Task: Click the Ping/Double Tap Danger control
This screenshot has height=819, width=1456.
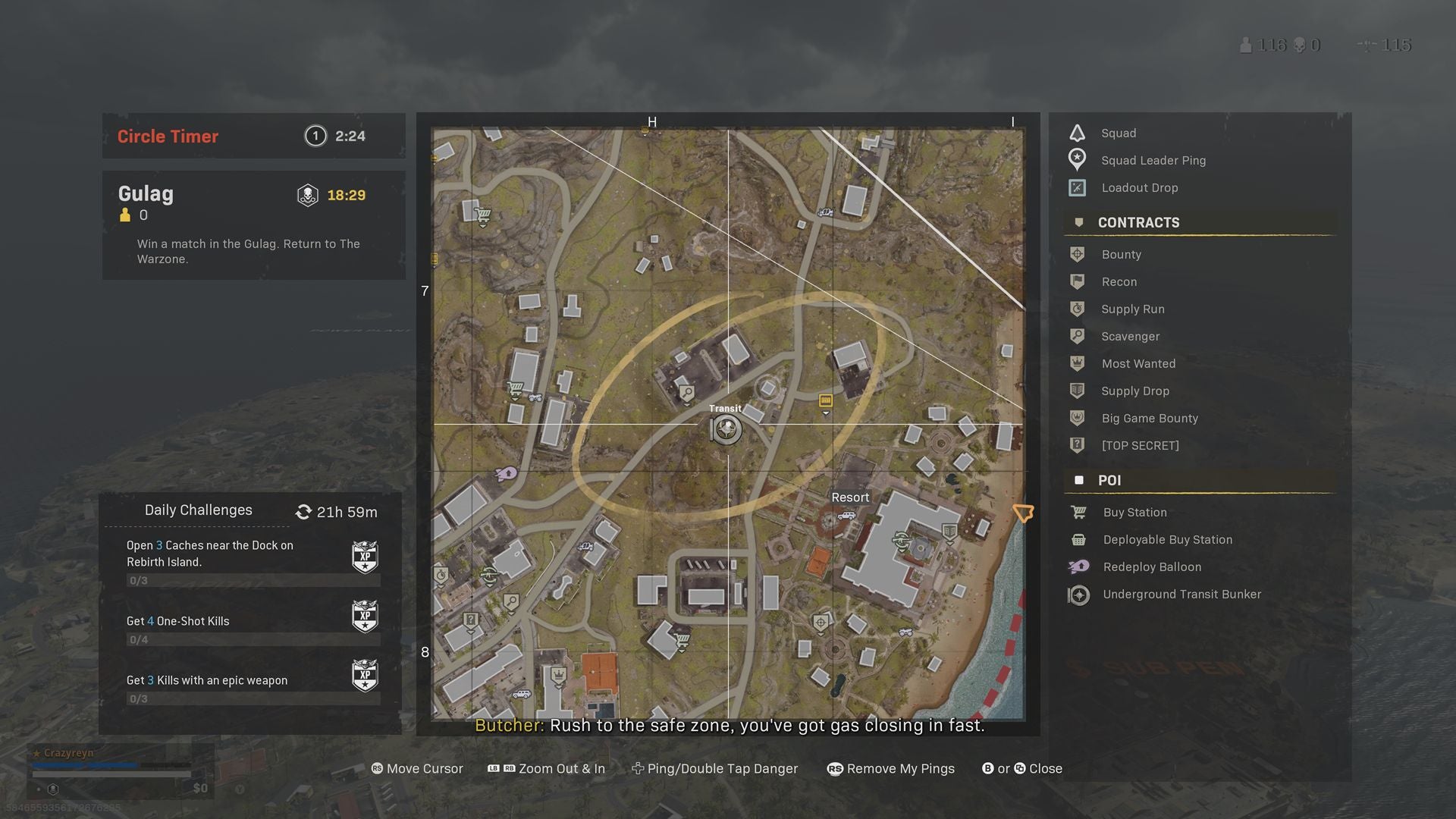Action: coord(715,768)
